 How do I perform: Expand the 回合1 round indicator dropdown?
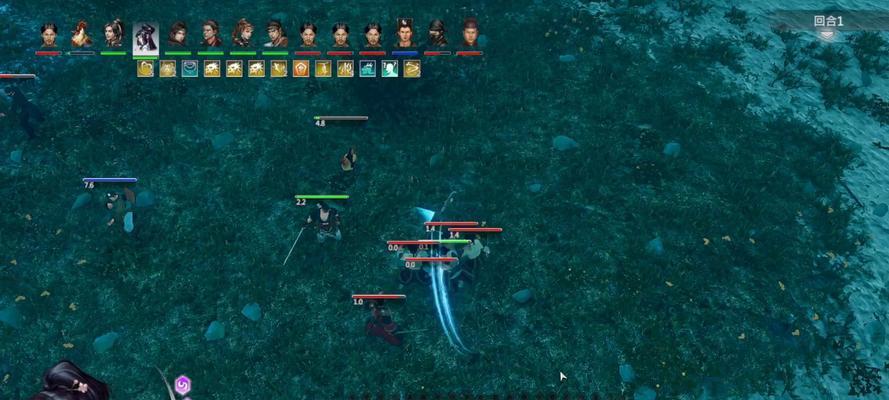click(x=826, y=34)
